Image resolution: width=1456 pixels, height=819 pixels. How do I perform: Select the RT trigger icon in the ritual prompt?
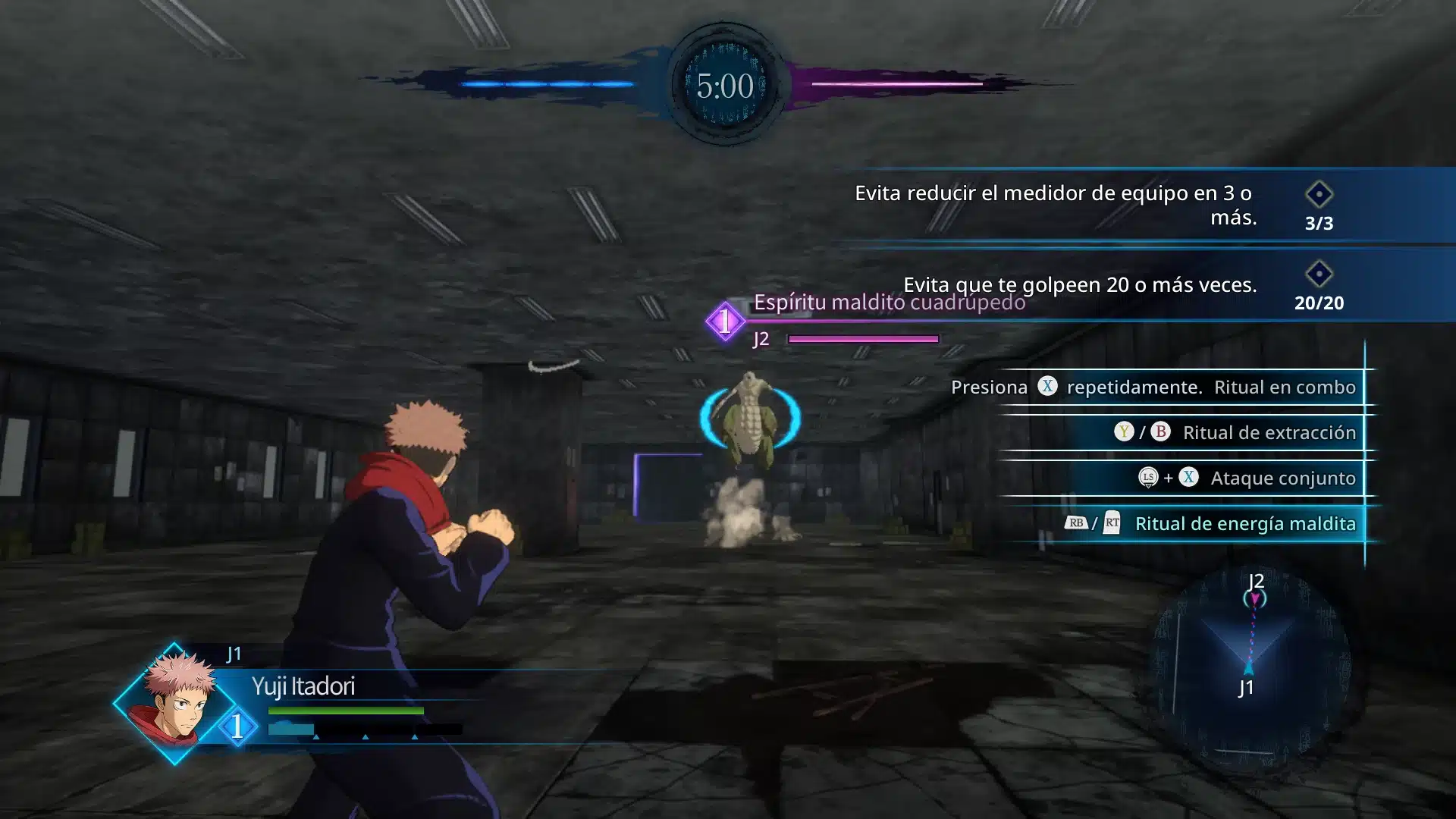[1110, 523]
